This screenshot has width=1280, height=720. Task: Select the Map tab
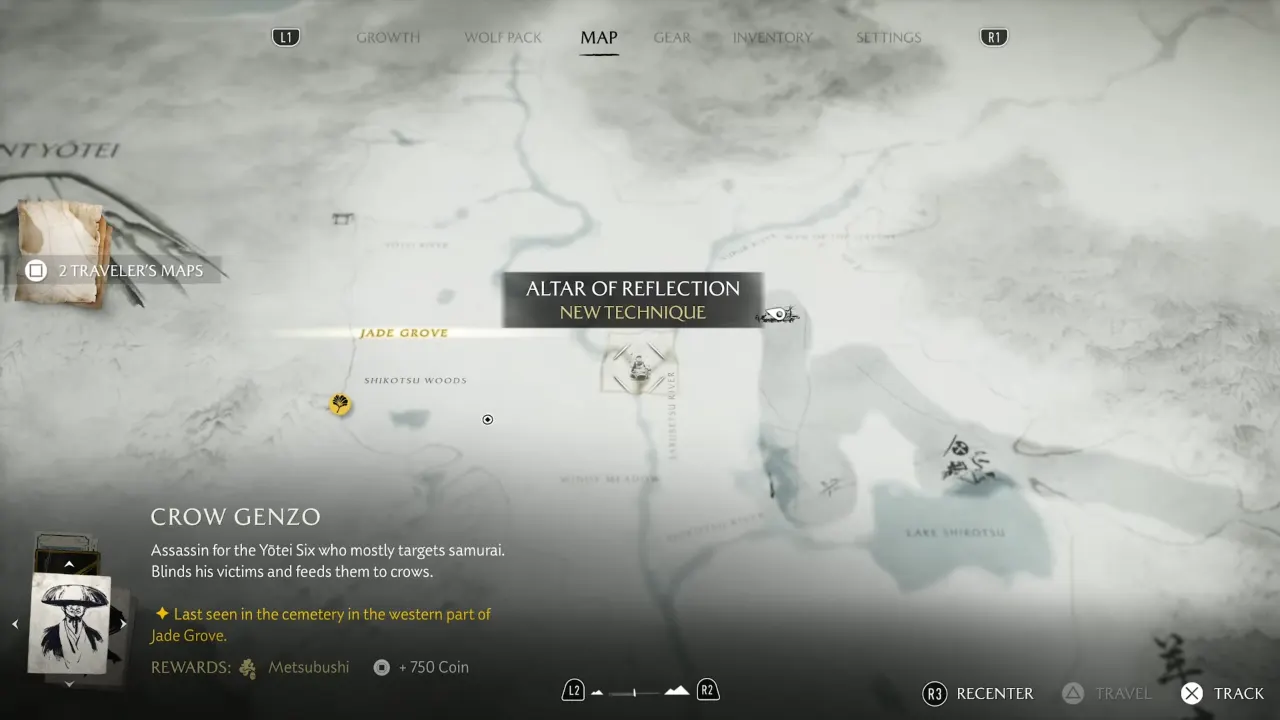coord(599,38)
